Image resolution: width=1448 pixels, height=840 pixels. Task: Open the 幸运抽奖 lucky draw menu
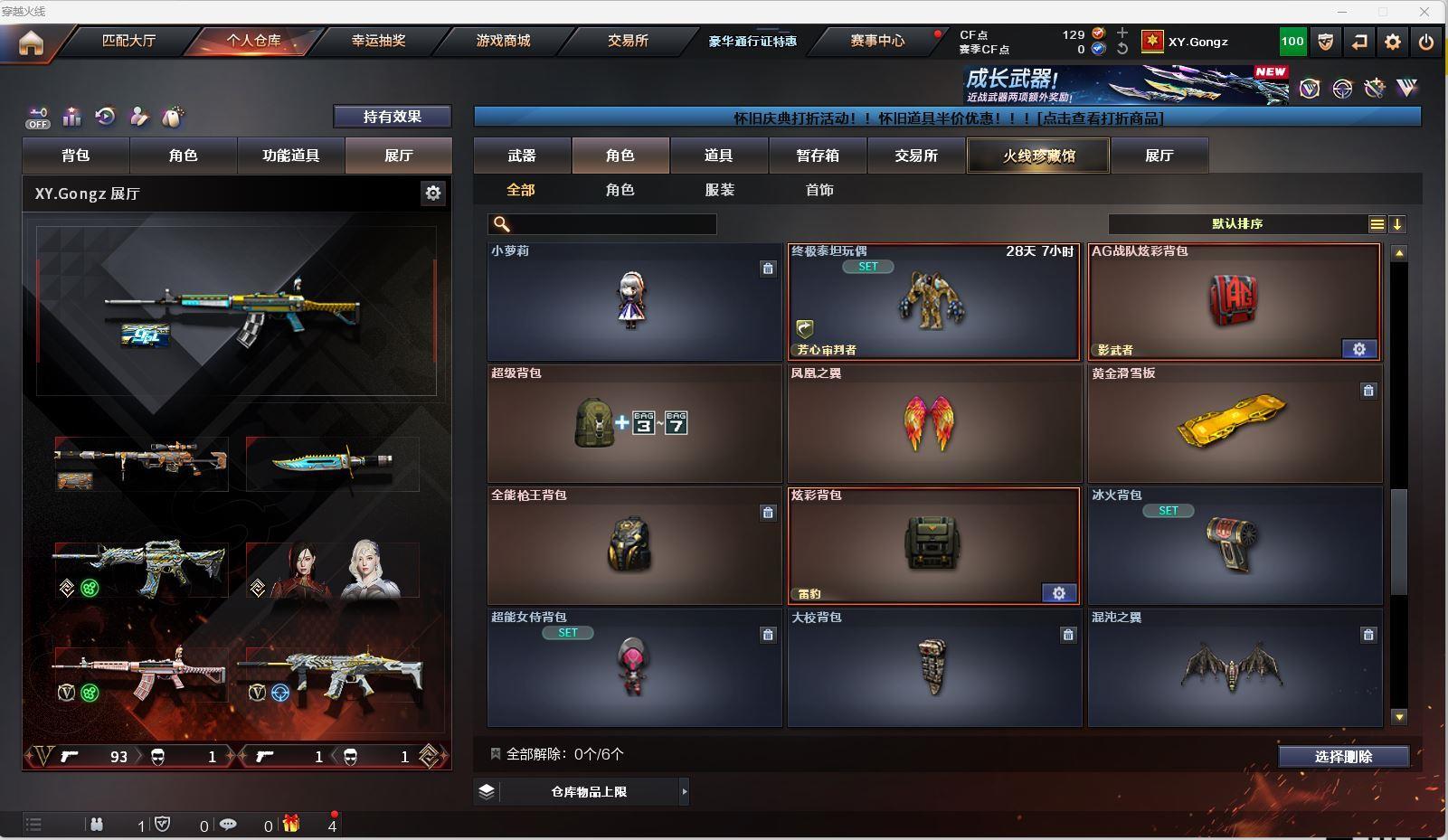tap(378, 41)
